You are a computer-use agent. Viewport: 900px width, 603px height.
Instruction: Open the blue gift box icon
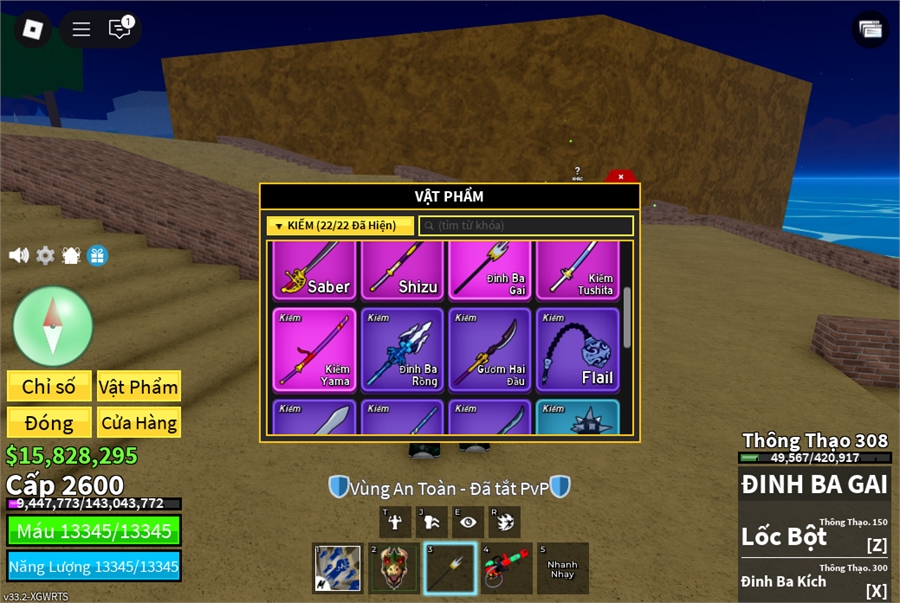click(x=97, y=255)
